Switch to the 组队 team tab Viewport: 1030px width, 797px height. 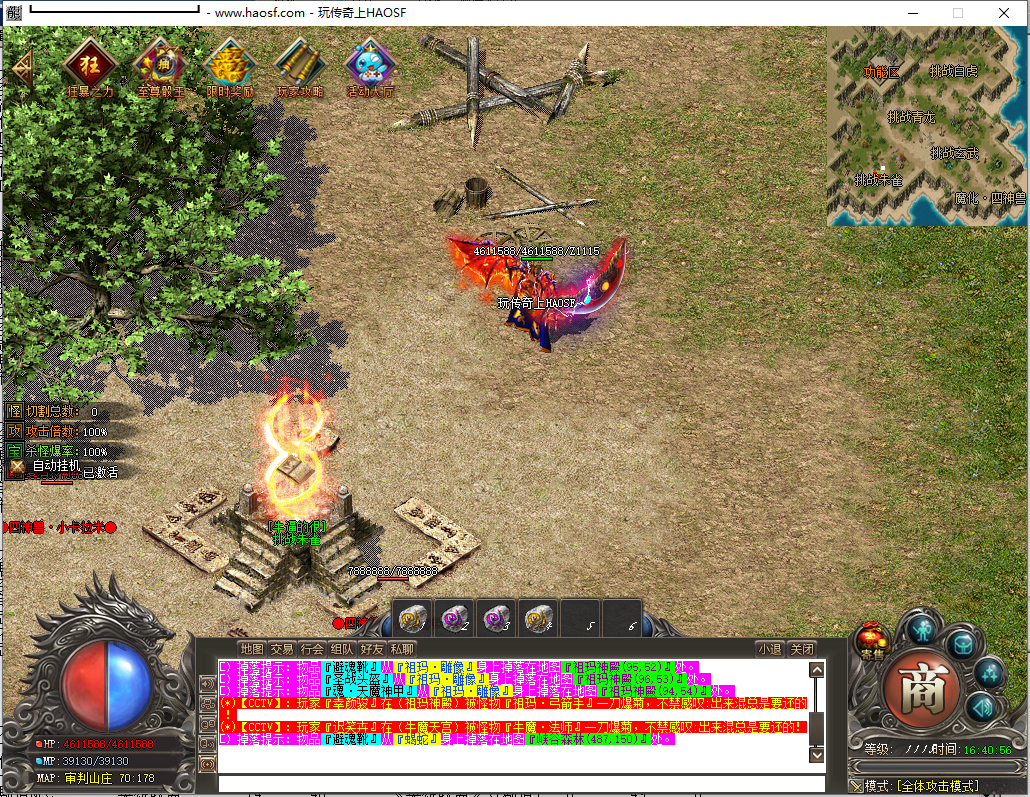click(342, 648)
